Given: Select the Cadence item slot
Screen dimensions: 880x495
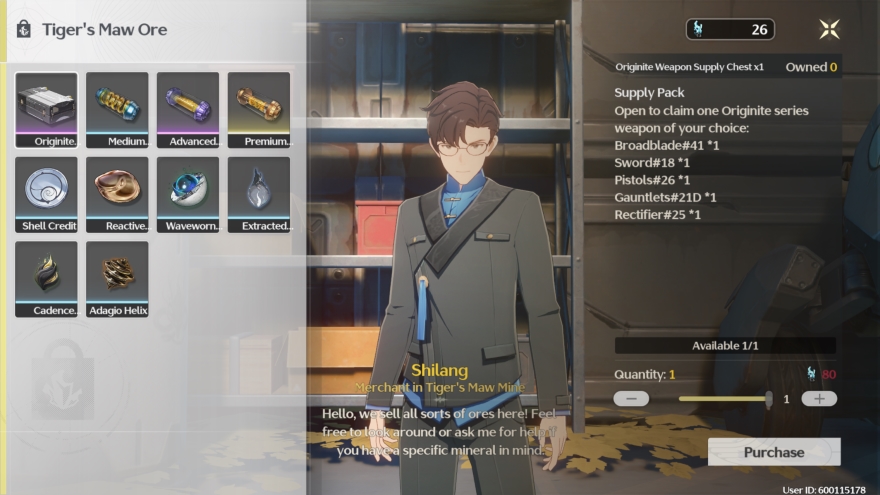Looking at the screenshot, I should point(46,278).
